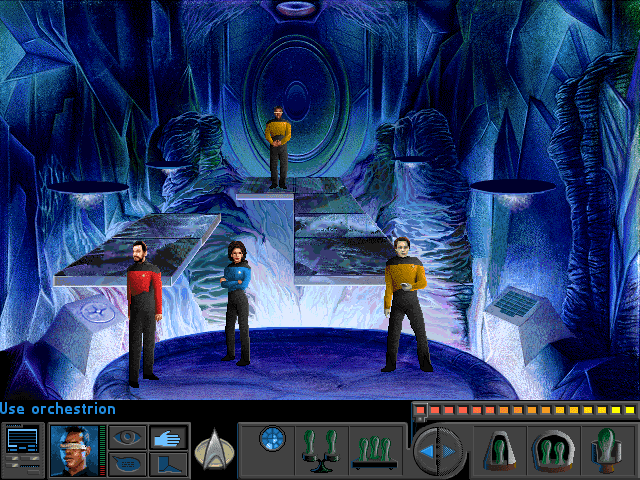Choose the two-stalk green artifact on stand
This screenshot has height=480, width=640.
pos(323,449)
